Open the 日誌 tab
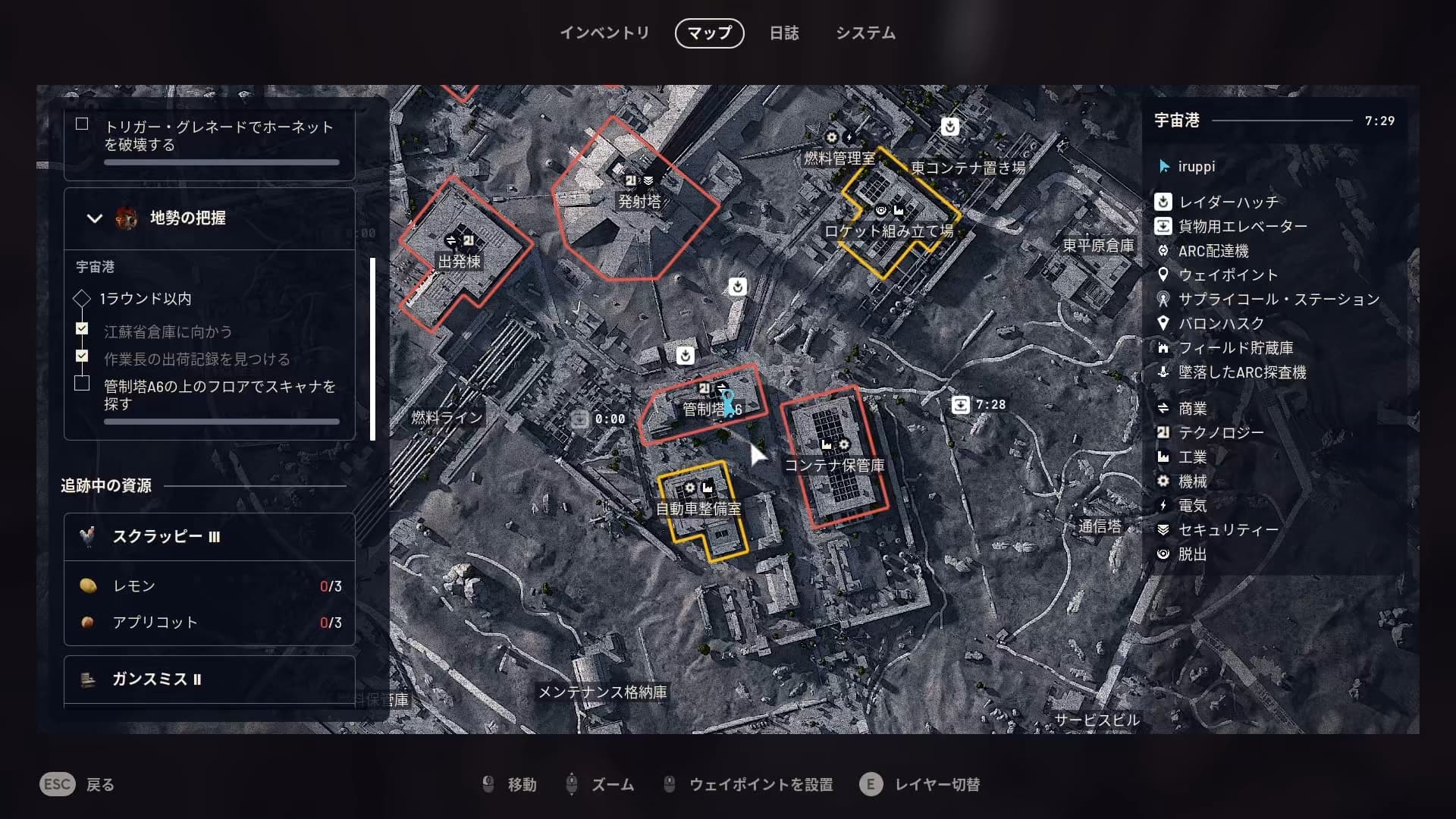Screen dimensions: 1456x819 [x=784, y=33]
